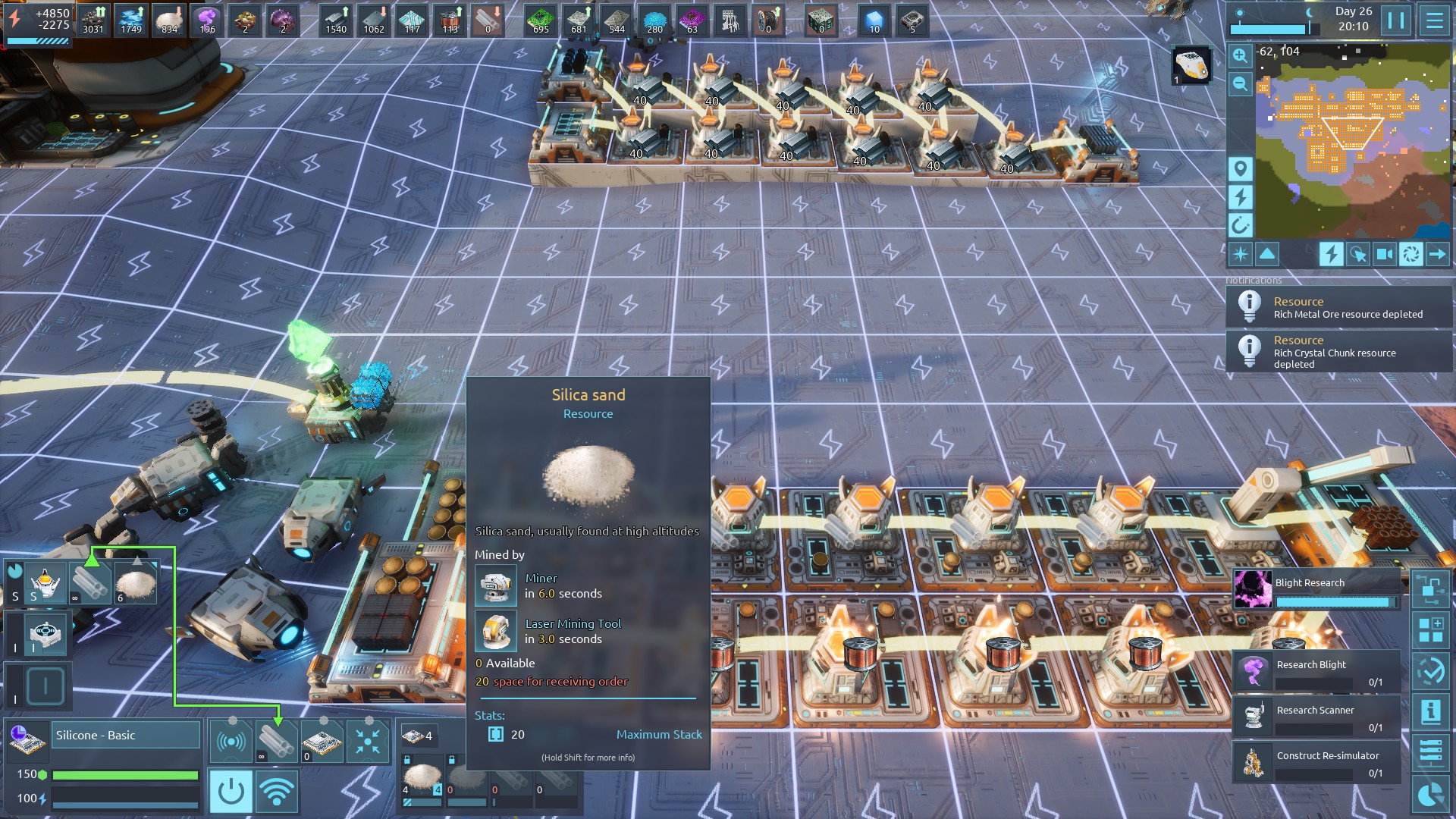Viewport: 1456px width, 819px height.
Task: Zoom out on the minimap
Action: 1240,83
